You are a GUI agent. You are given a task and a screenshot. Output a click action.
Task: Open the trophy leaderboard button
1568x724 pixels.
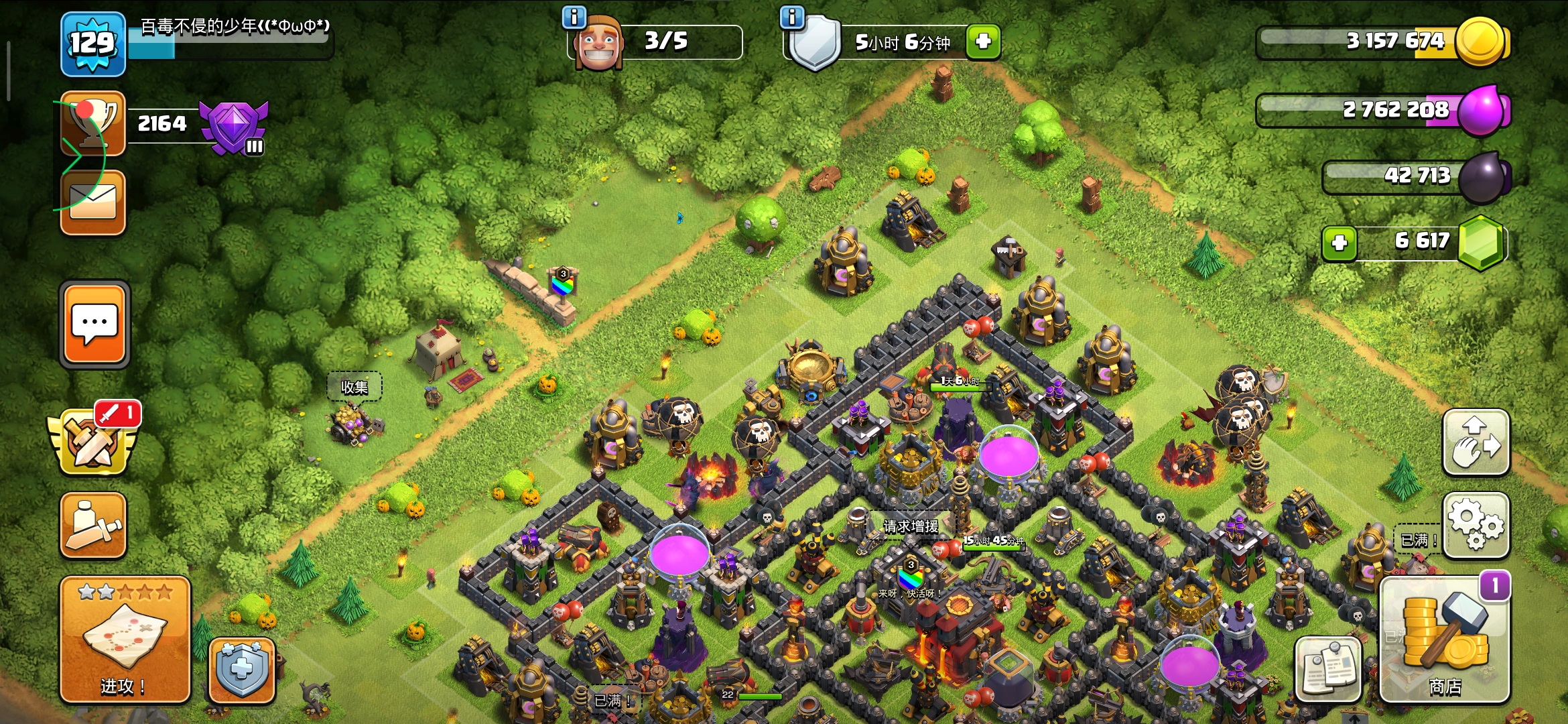point(93,123)
